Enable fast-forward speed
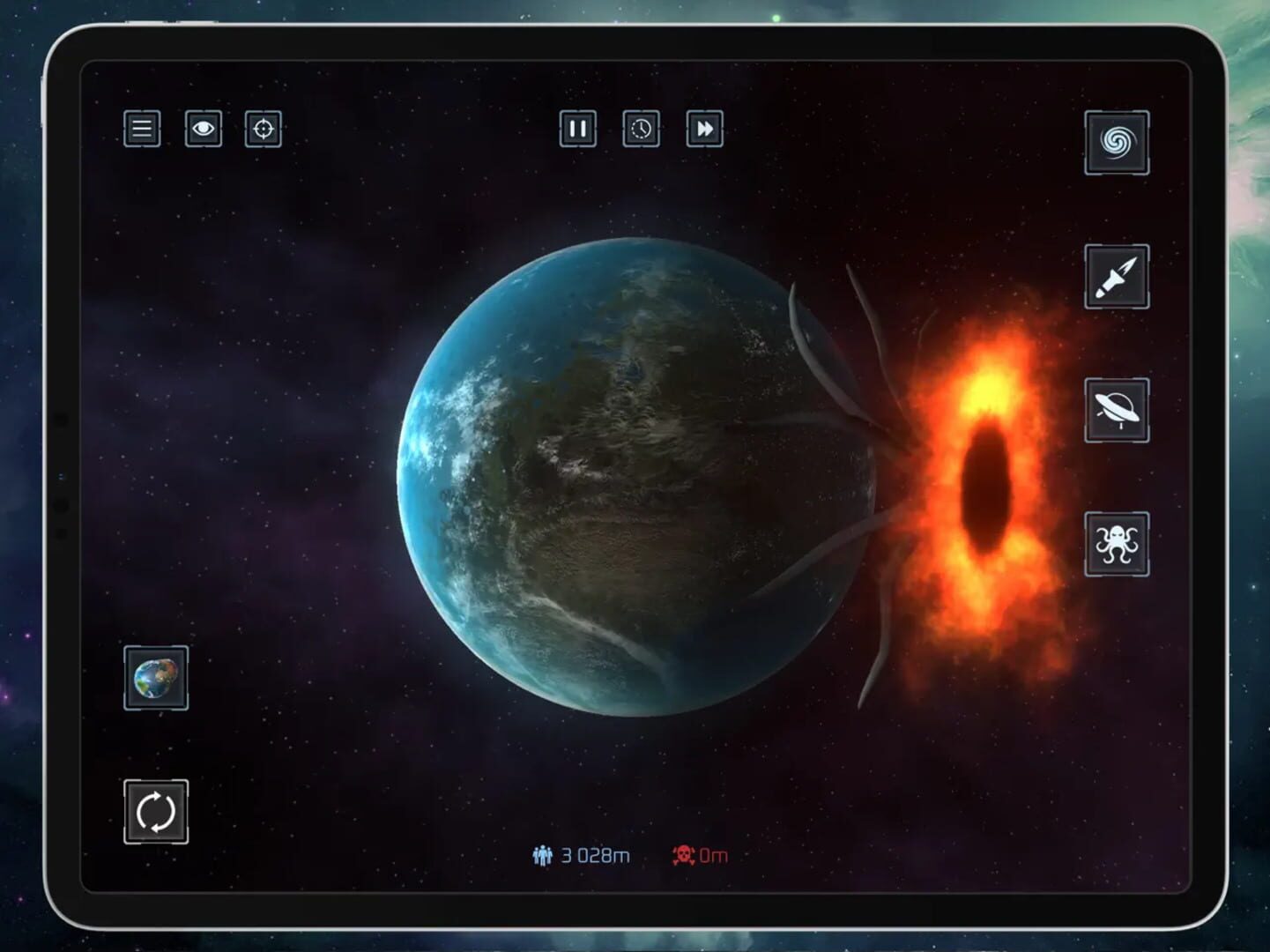1270x952 pixels. coord(703,130)
